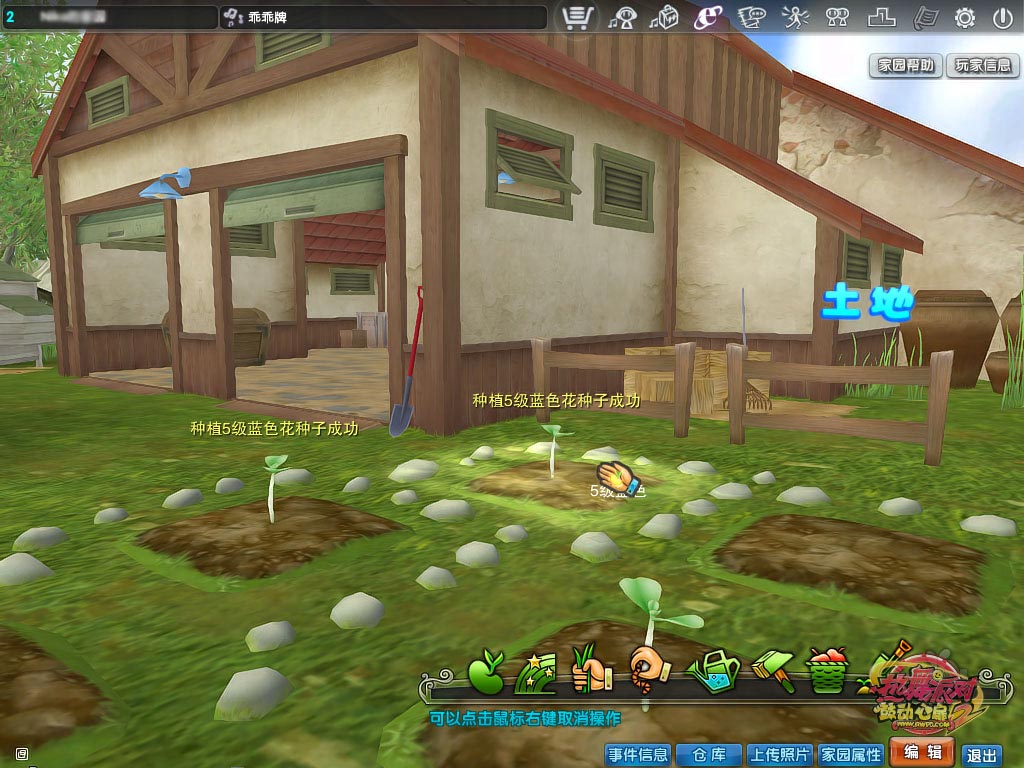This screenshot has width=1024, height=768.
Task: Open the chat notepad icon
Action: point(752,17)
